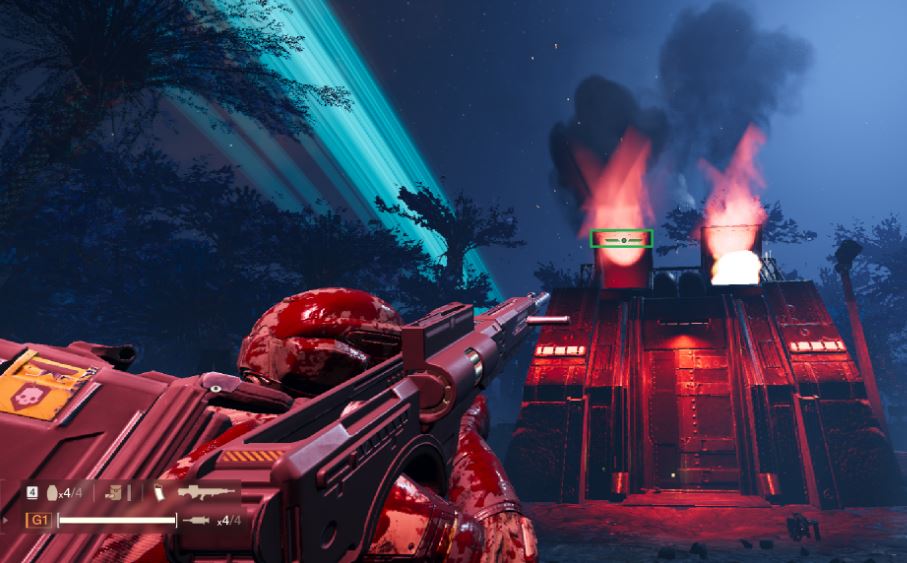907x563 pixels.
Task: Select the backpack icon in the HUD
Action: [115, 492]
